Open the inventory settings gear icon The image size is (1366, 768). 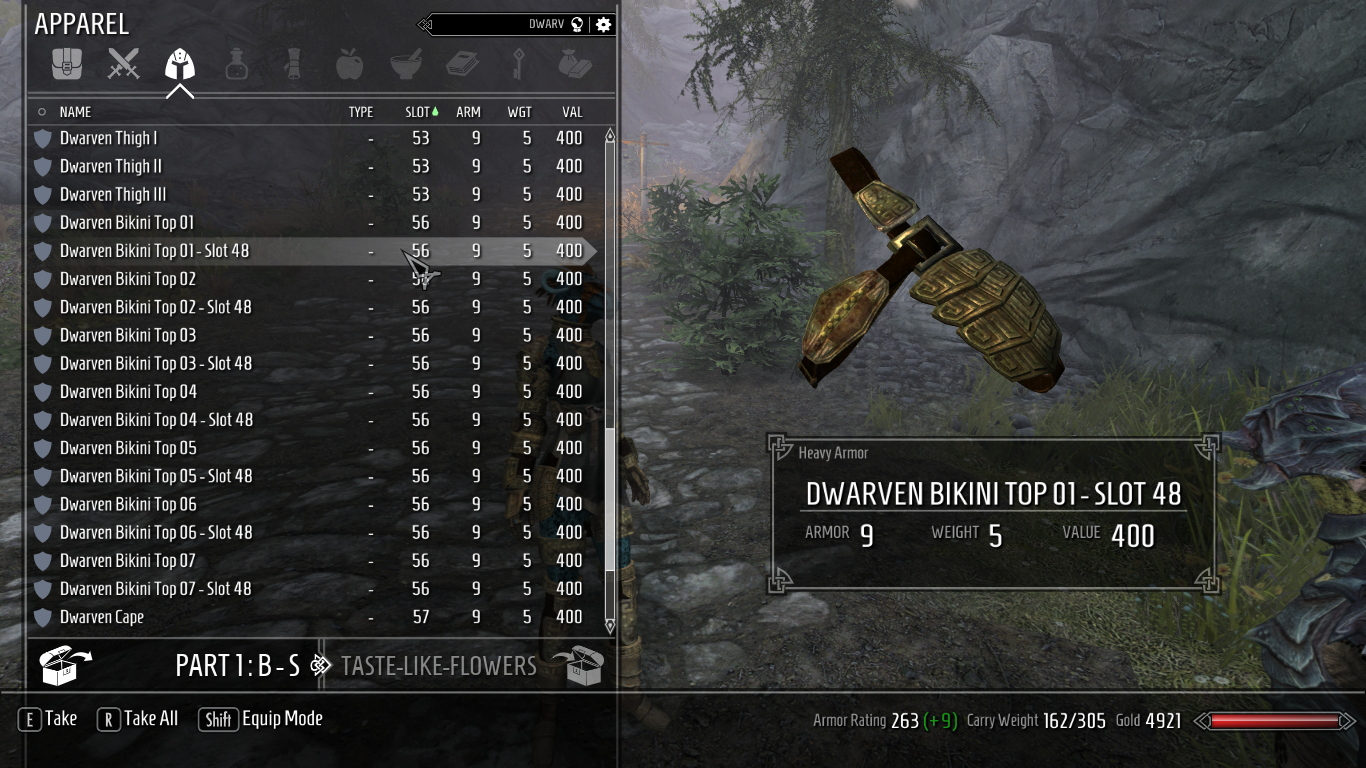pyautogui.click(x=603, y=24)
